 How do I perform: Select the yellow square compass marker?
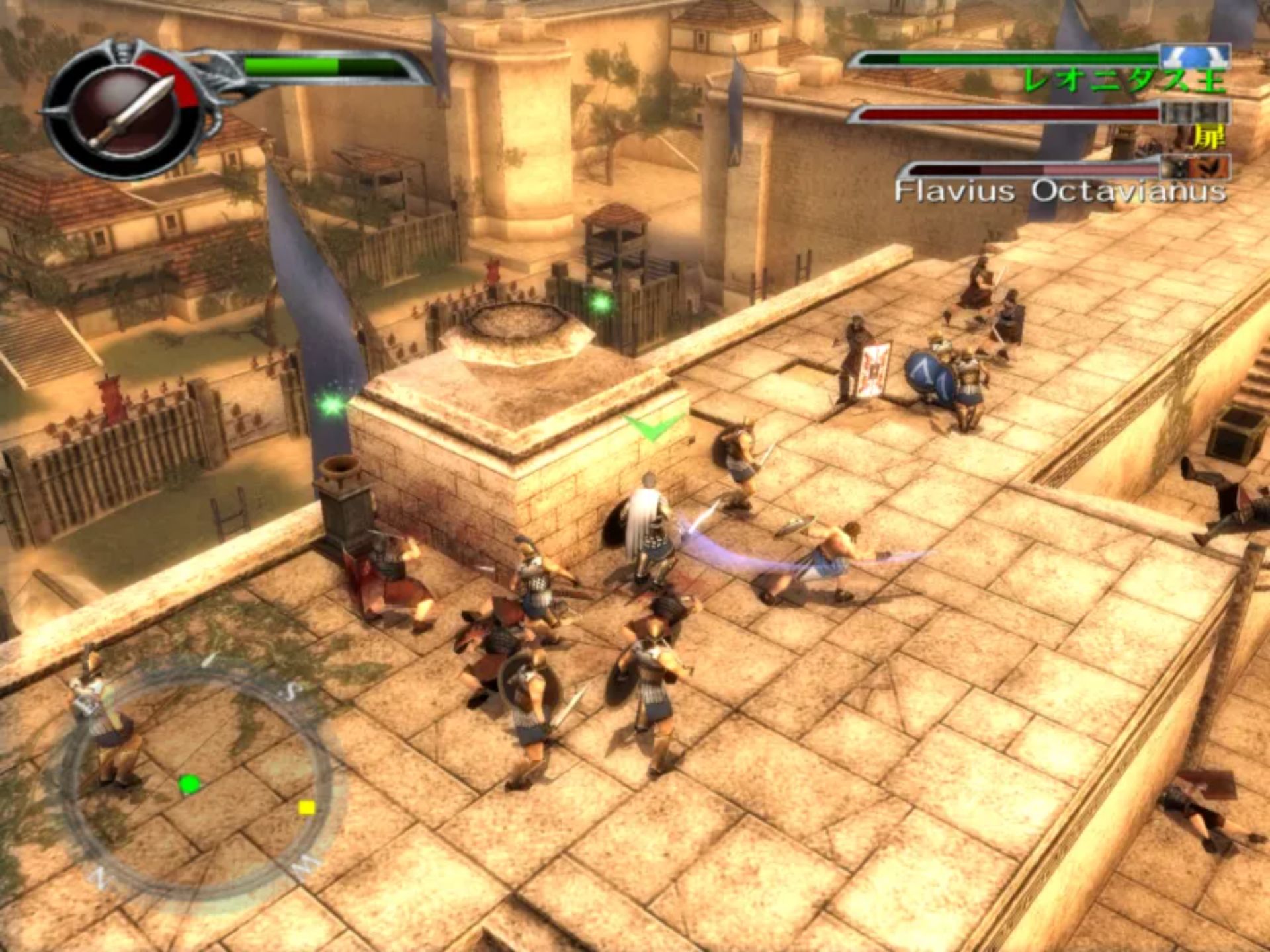tap(306, 807)
